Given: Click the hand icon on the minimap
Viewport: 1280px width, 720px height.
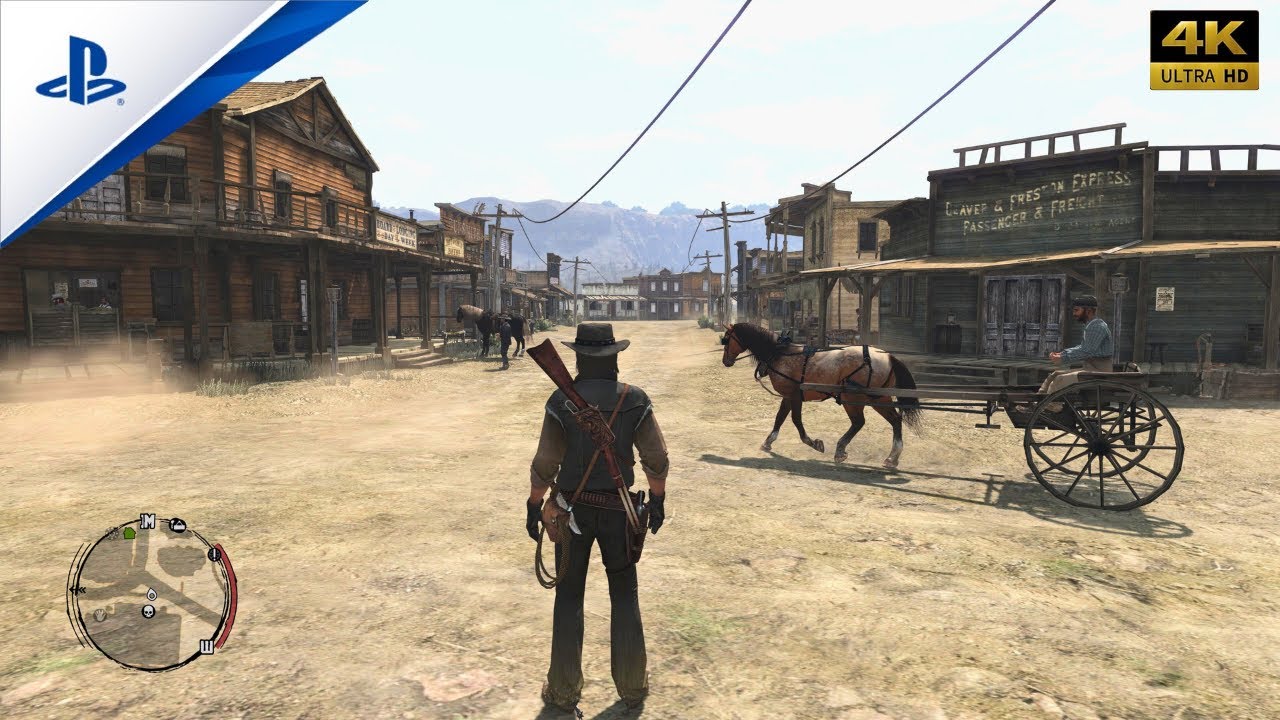Looking at the screenshot, I should [99, 615].
